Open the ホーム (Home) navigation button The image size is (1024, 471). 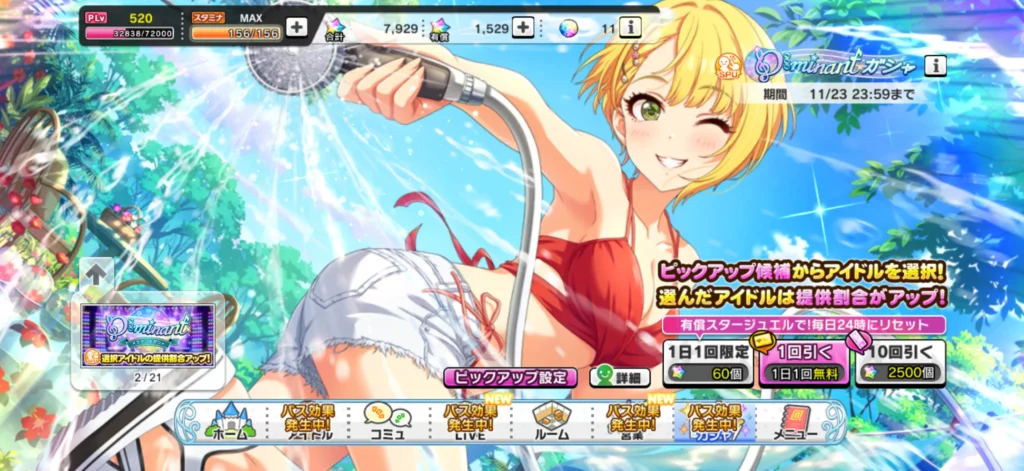pyautogui.click(x=231, y=421)
